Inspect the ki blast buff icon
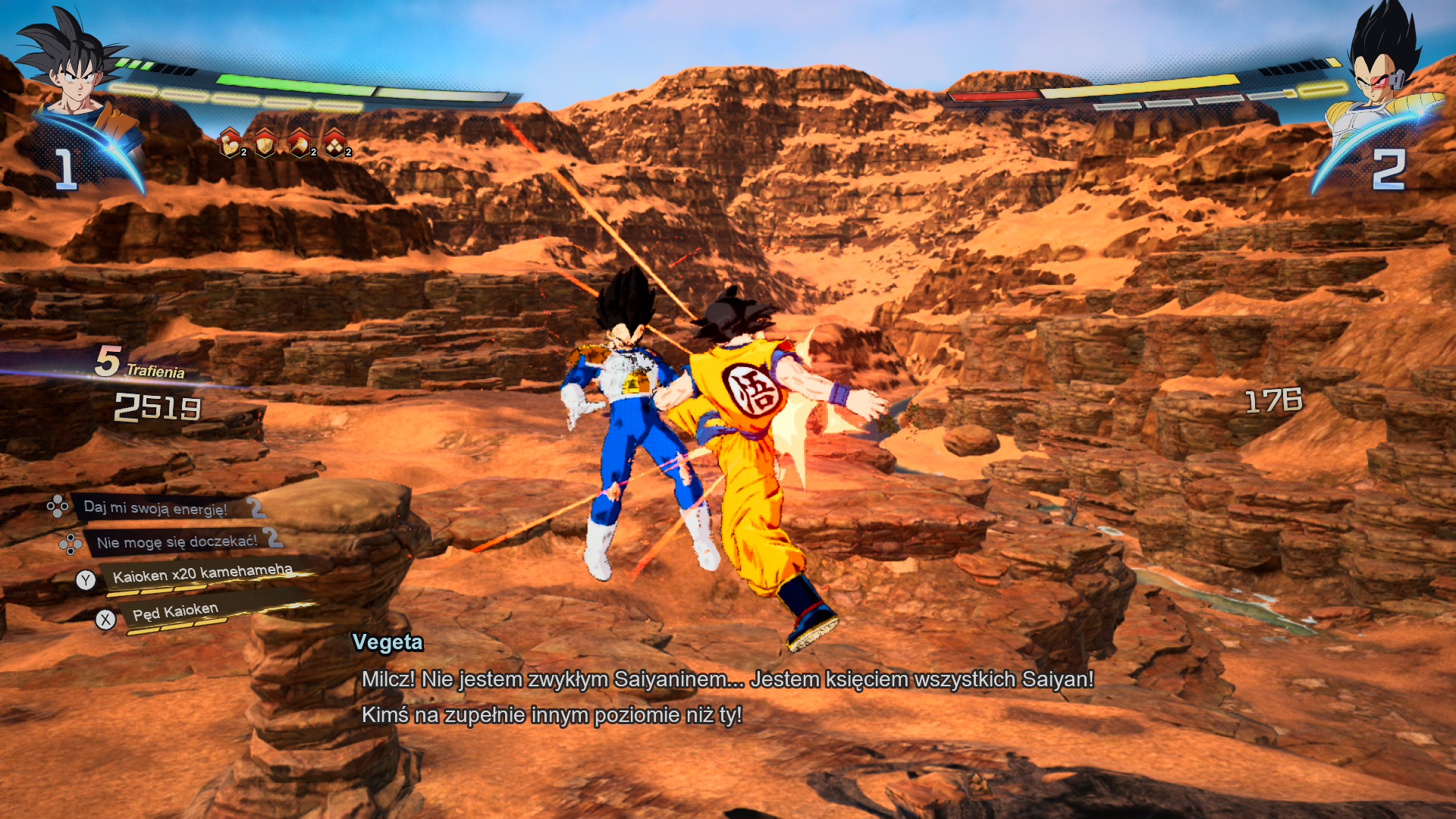 point(300,143)
